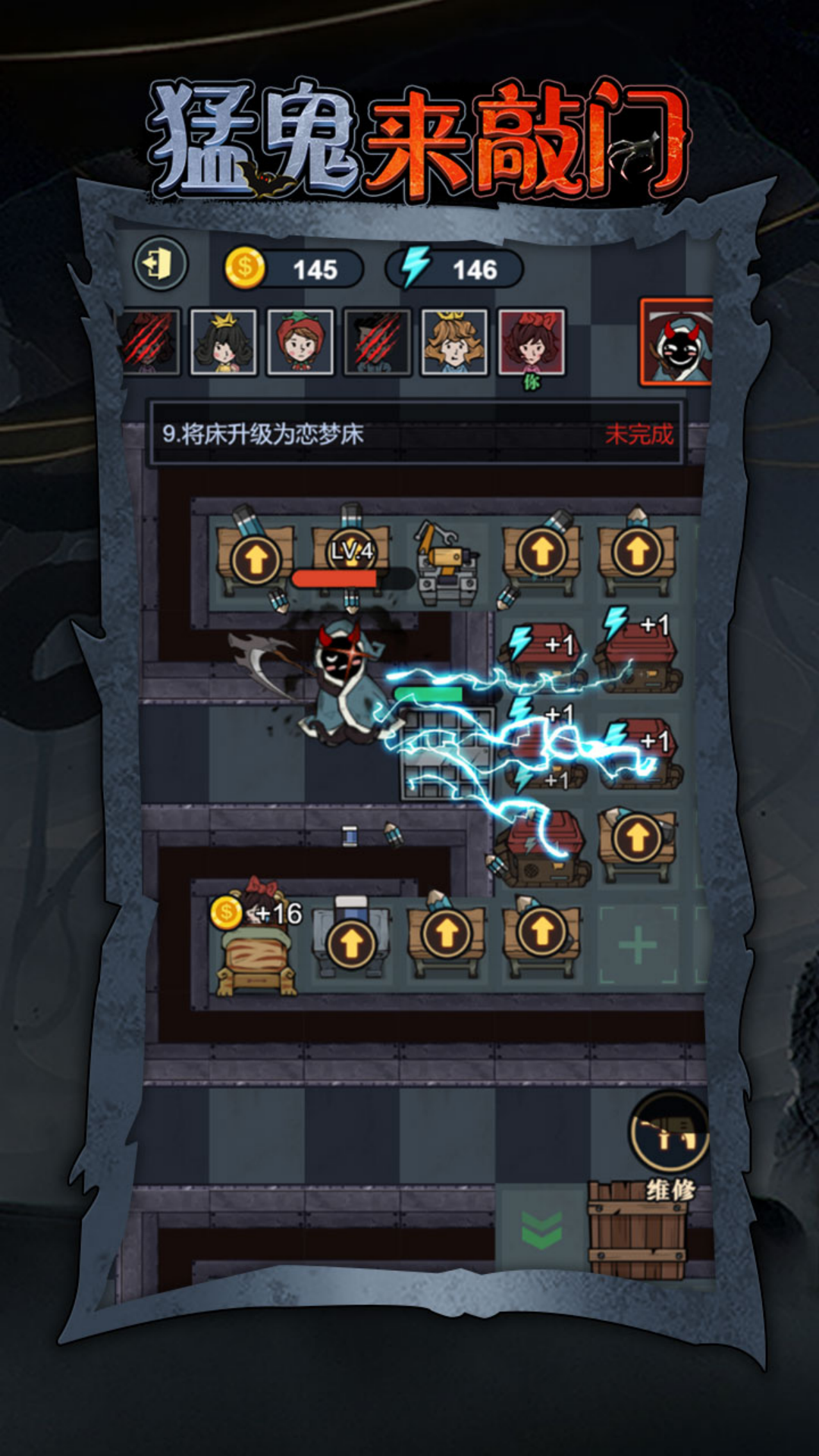Viewport: 819px width, 1456px height.
Task: Select the blonde curly-haired player portrait
Action: coord(453,342)
